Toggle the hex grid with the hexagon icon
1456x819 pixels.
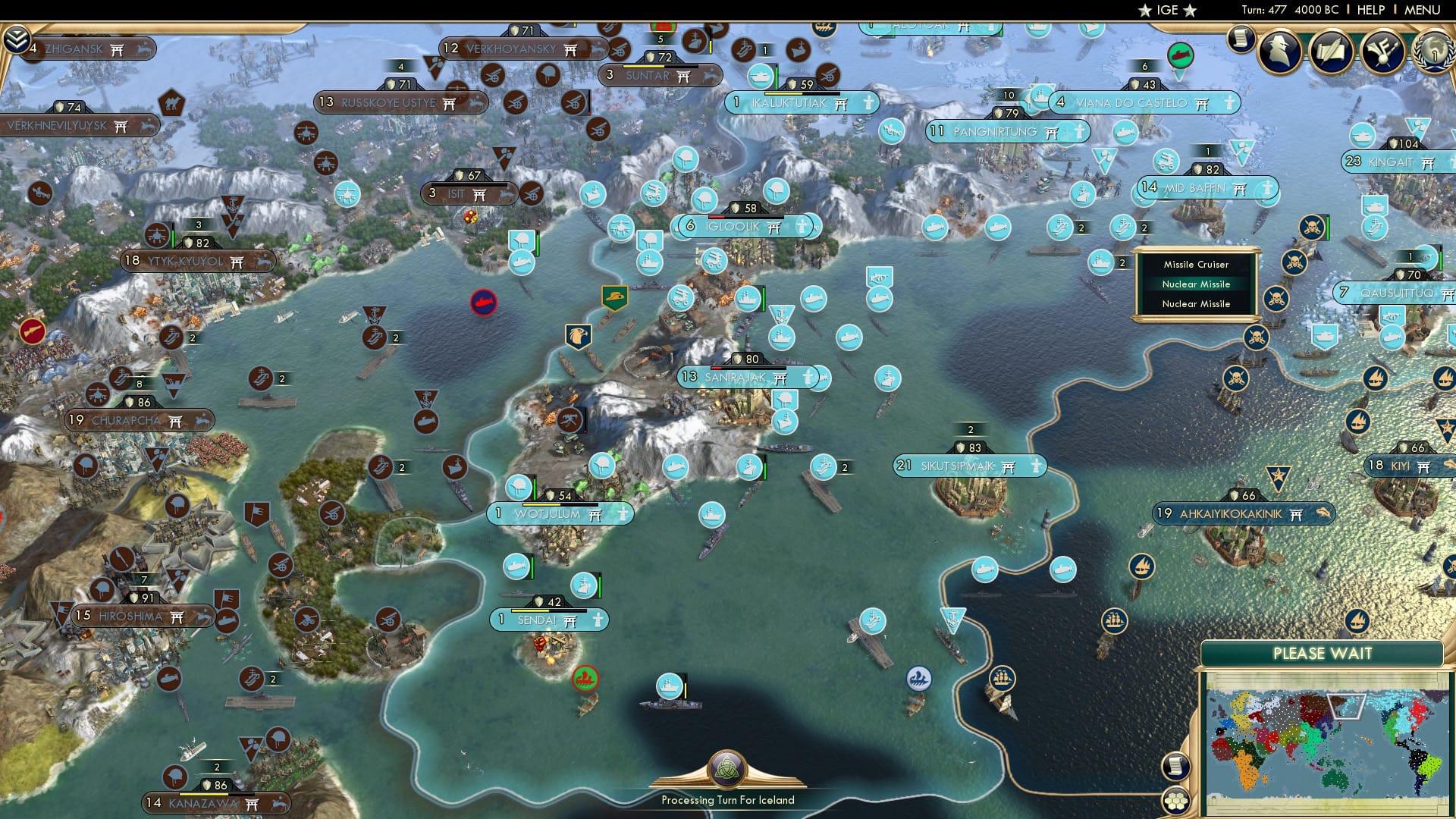[x=1175, y=801]
